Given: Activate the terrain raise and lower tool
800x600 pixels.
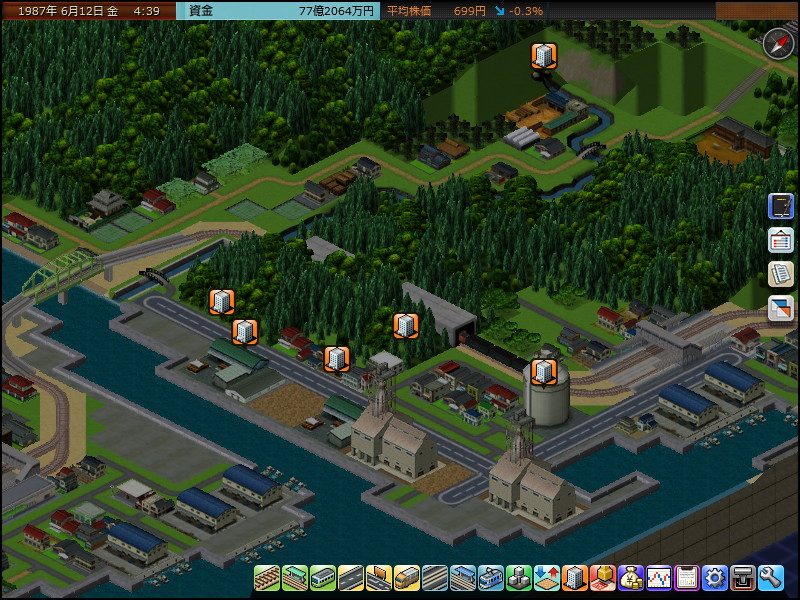Looking at the screenshot, I should point(547,578).
